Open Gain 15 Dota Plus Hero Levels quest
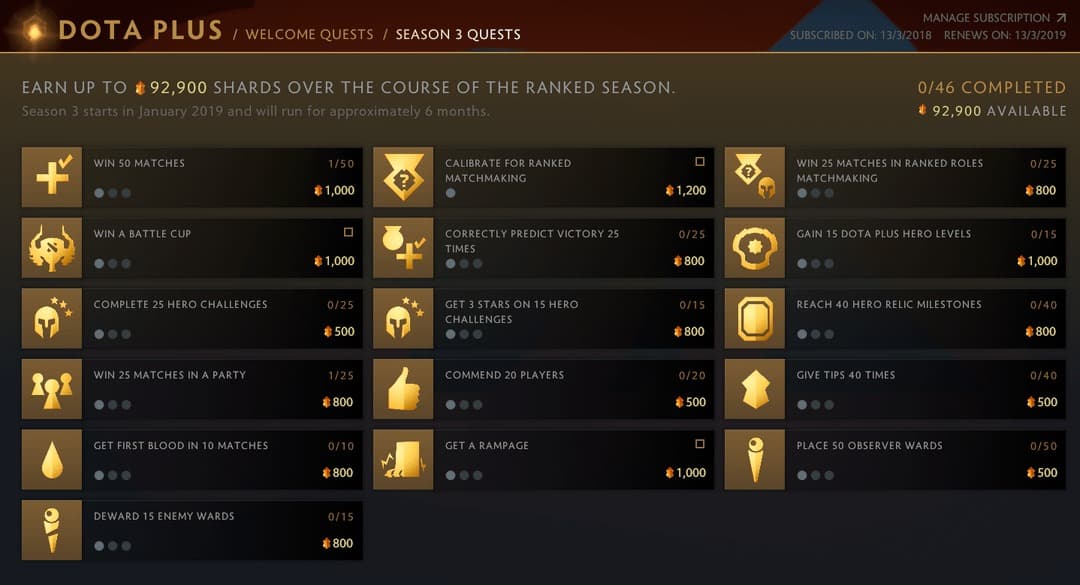This screenshot has width=1080, height=585. coord(895,248)
